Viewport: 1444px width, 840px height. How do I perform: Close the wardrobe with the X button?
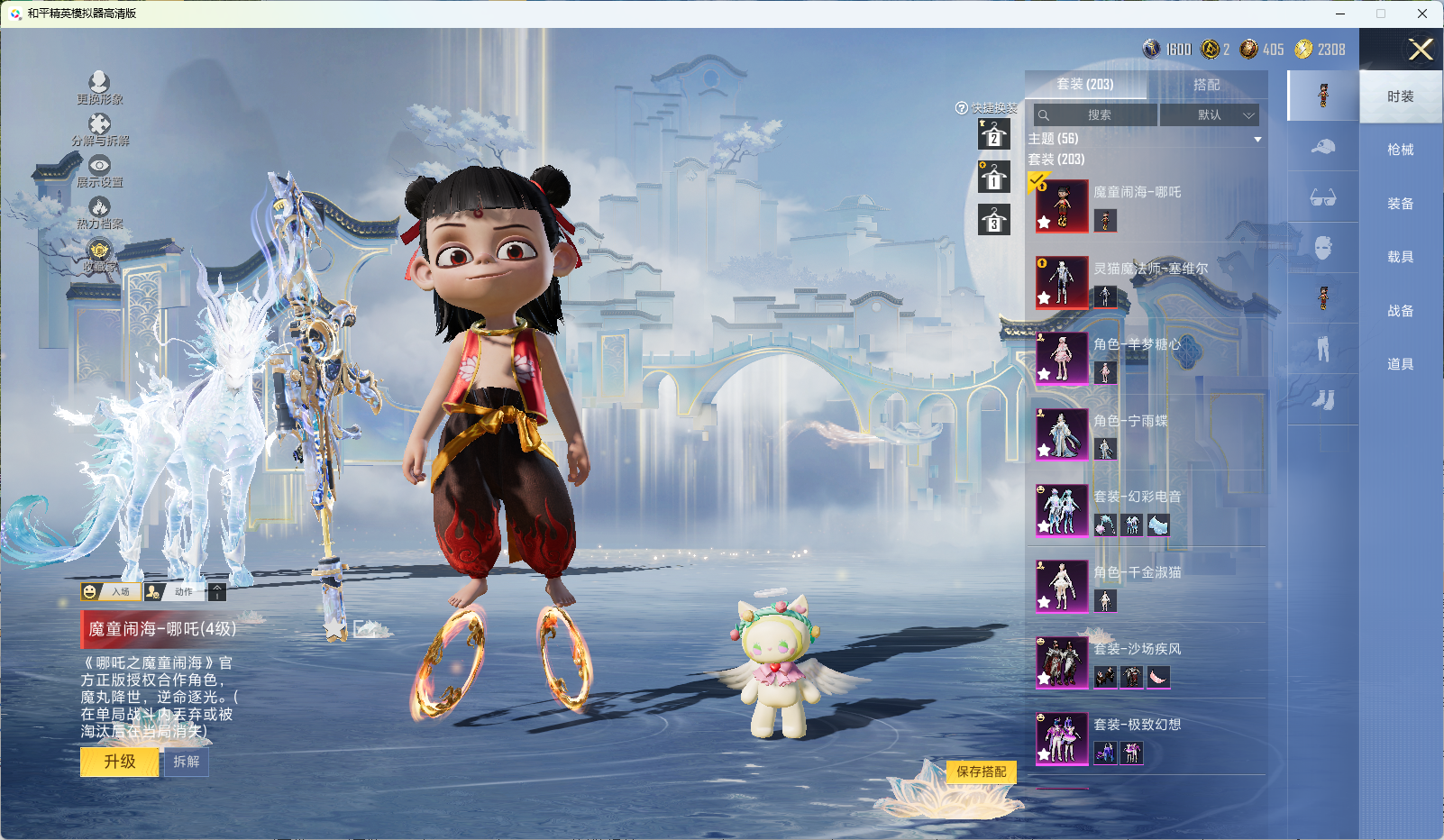coord(1421,50)
